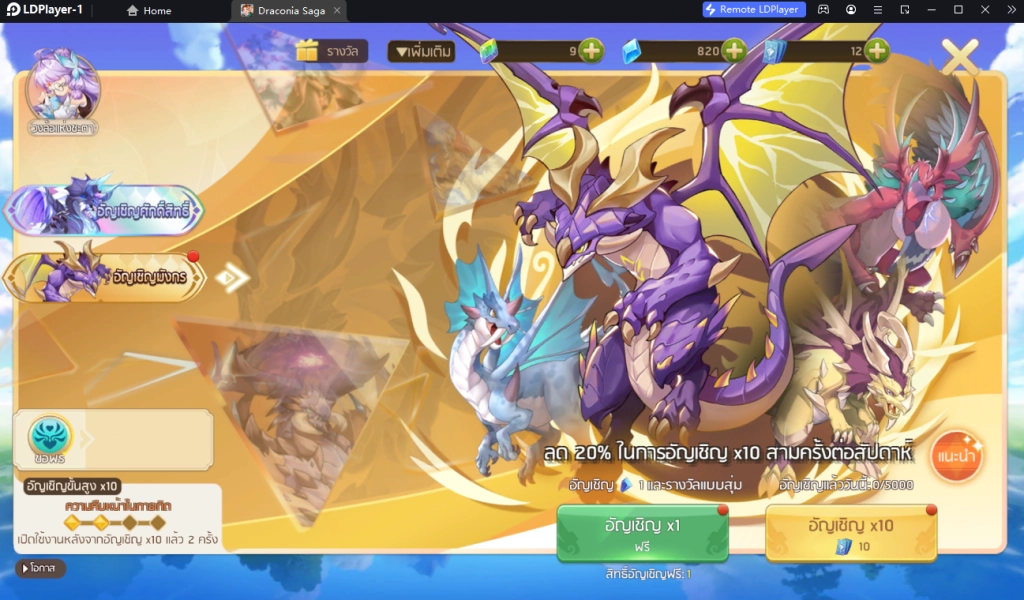Add more summon tickets showing 12
The image size is (1024, 600).
877,51
